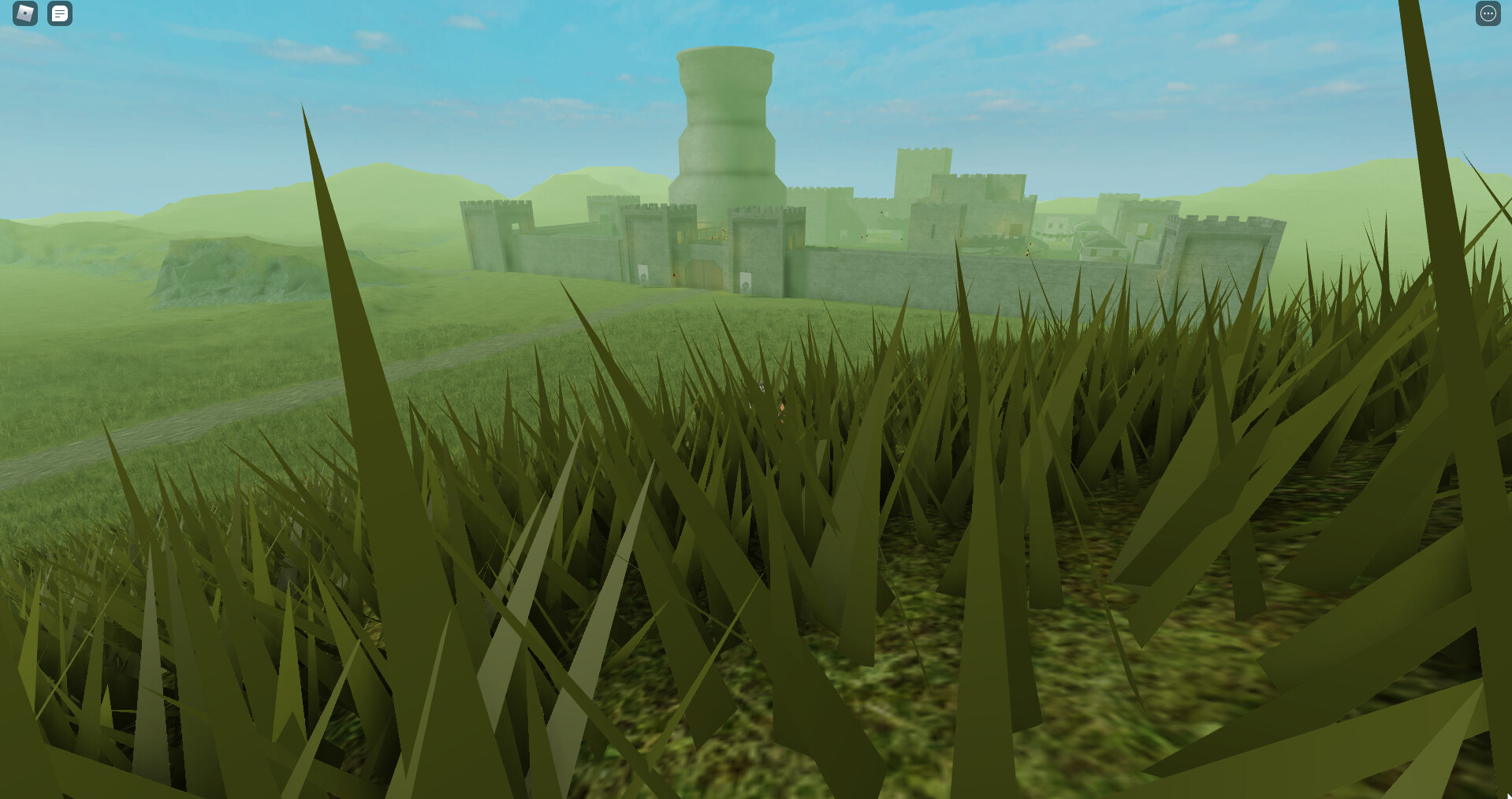The image size is (1512, 799).
Task: Open the emotes and more options menu
Action: coord(1488,13)
